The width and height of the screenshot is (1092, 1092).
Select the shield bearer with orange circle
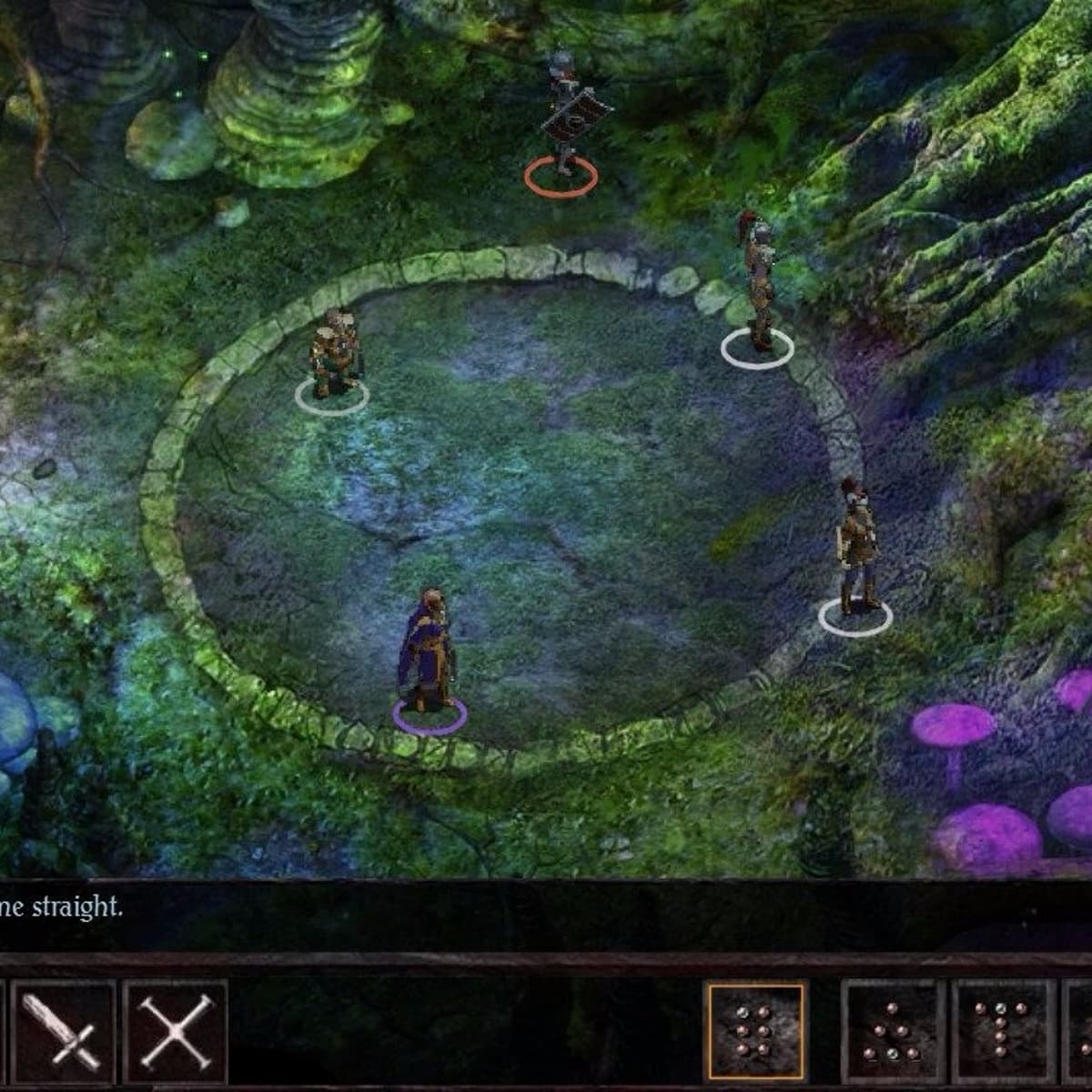tap(562, 118)
